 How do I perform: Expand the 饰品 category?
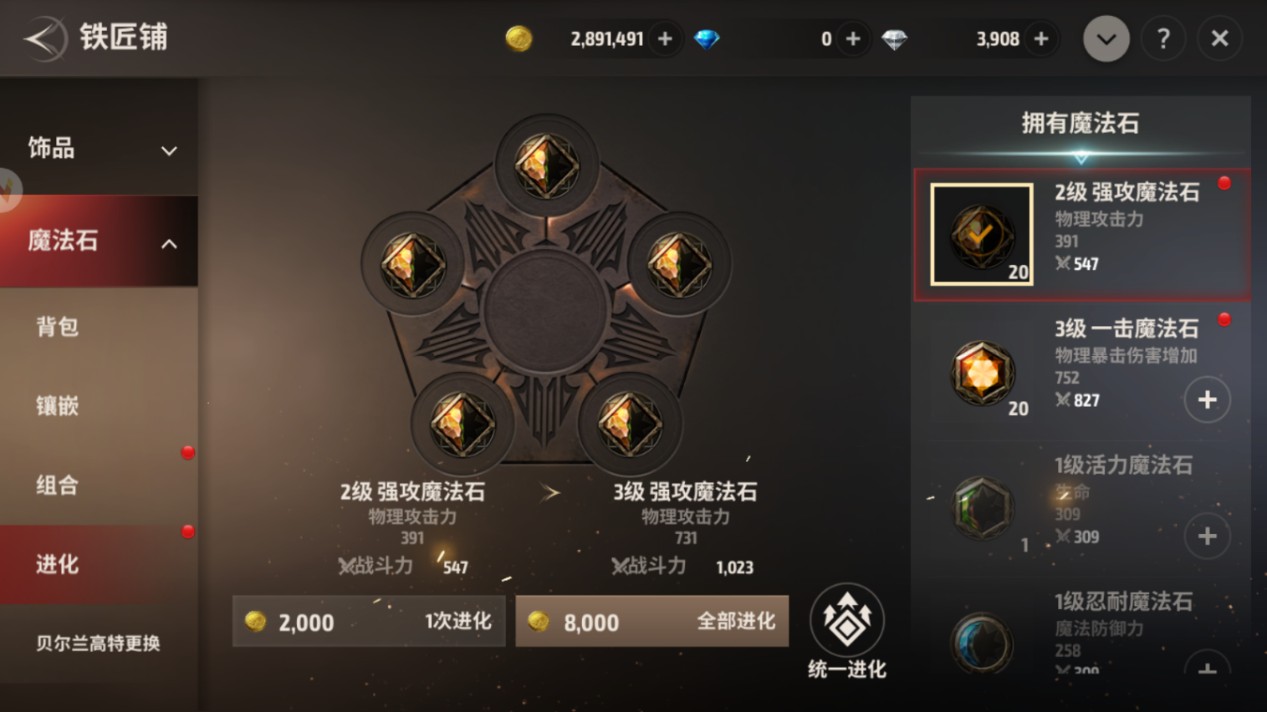click(x=98, y=150)
